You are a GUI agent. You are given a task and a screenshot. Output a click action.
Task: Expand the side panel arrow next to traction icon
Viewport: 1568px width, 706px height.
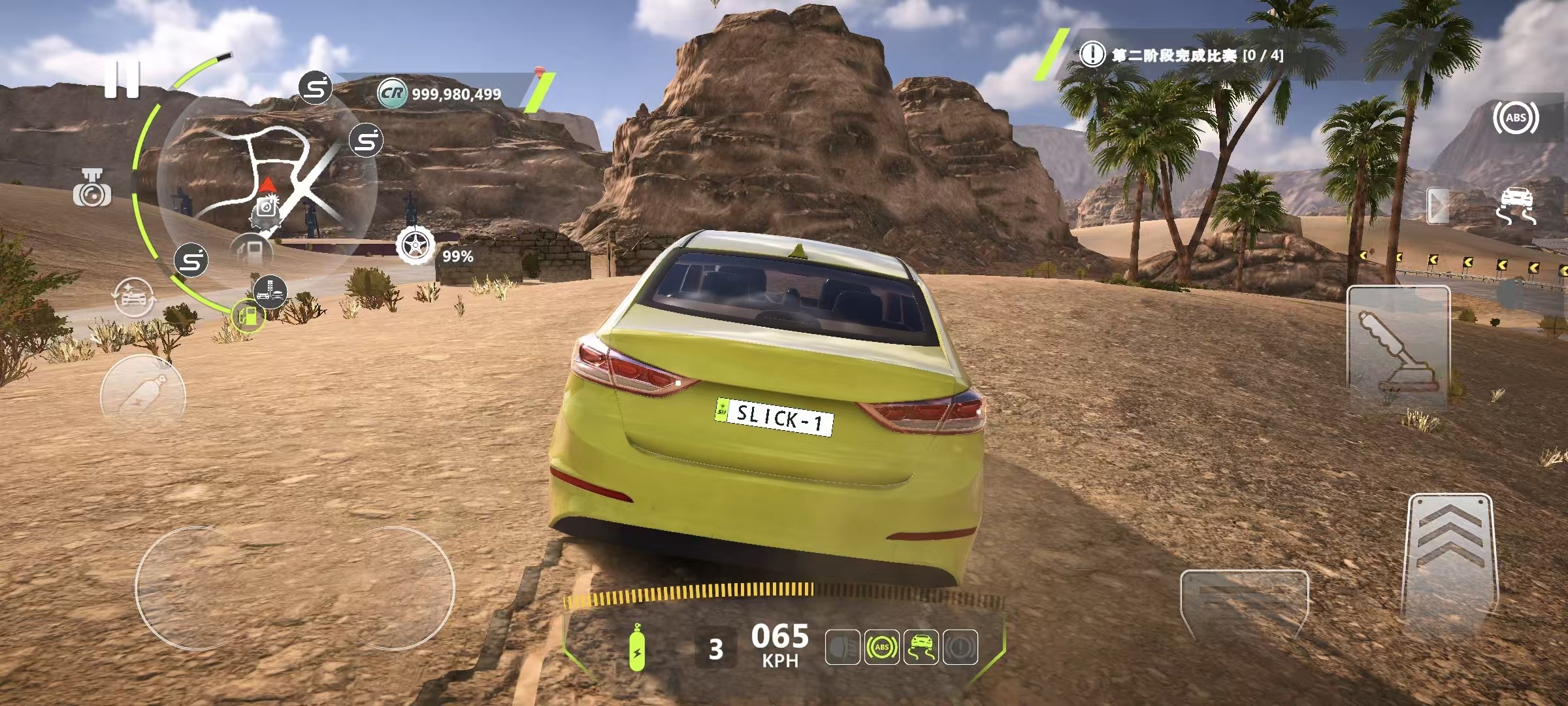(x=1437, y=206)
